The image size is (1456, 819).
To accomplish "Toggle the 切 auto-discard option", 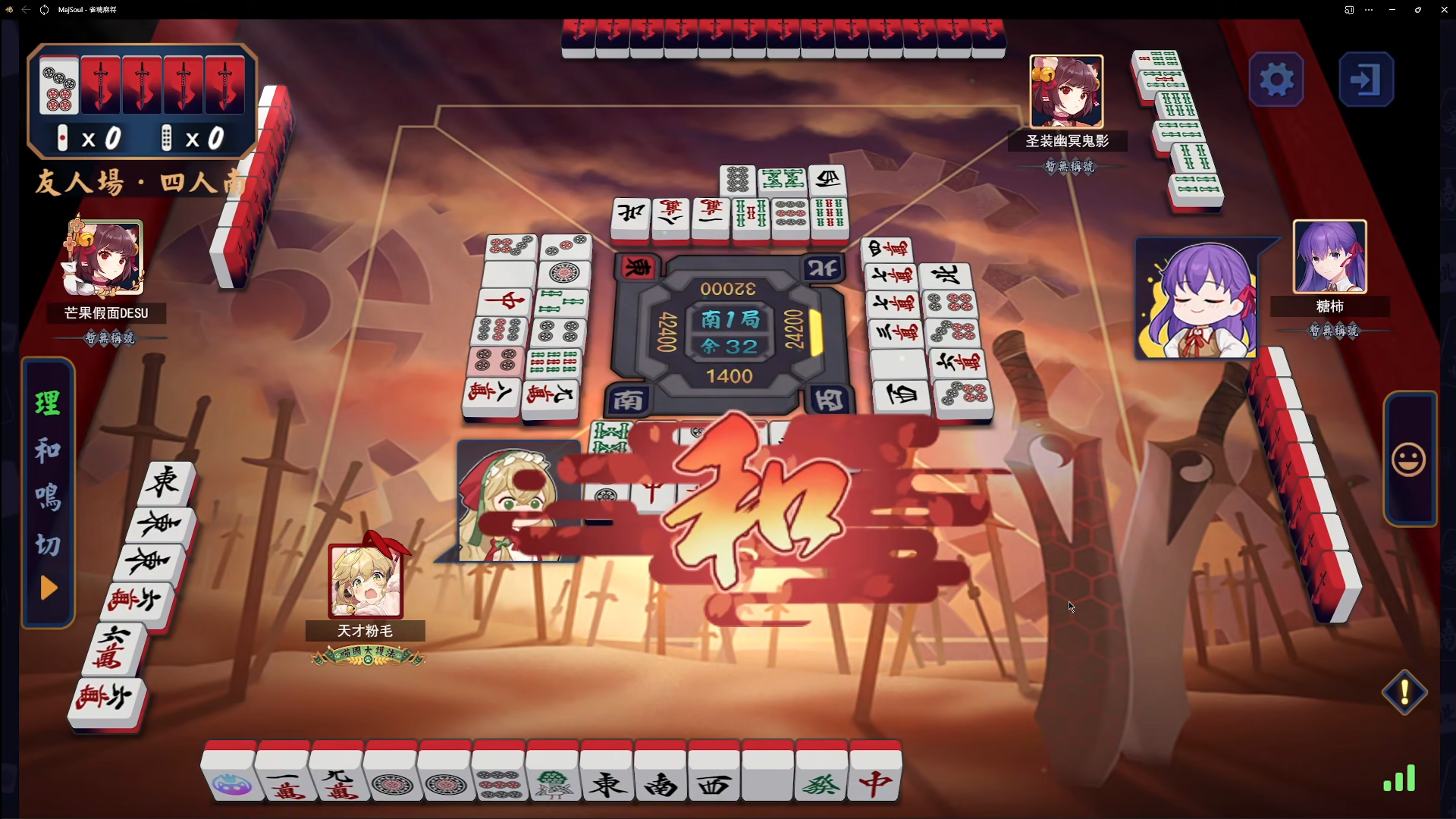I will [x=48, y=544].
